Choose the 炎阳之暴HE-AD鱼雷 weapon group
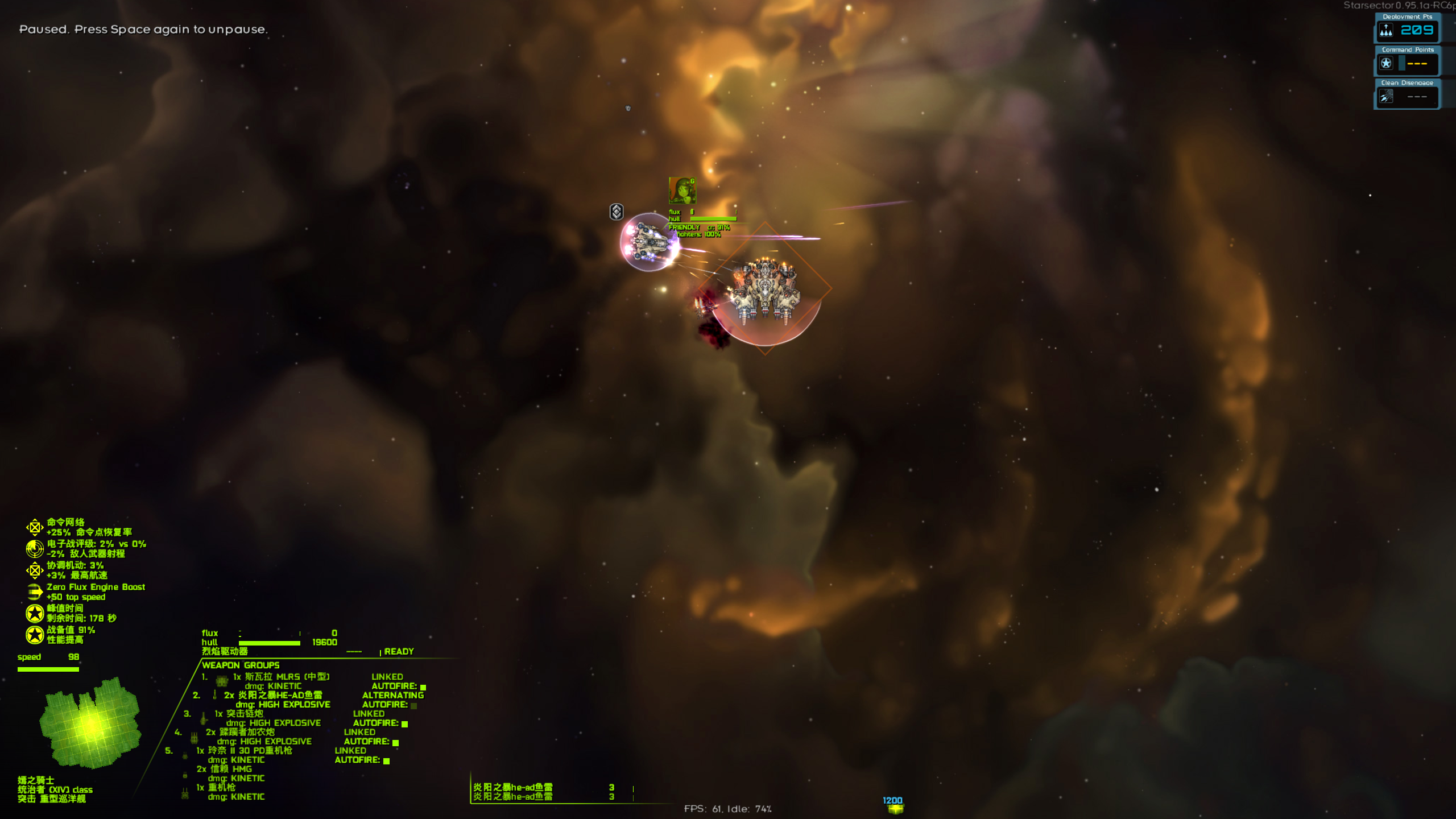Screen dimensions: 1456x819 point(273,695)
